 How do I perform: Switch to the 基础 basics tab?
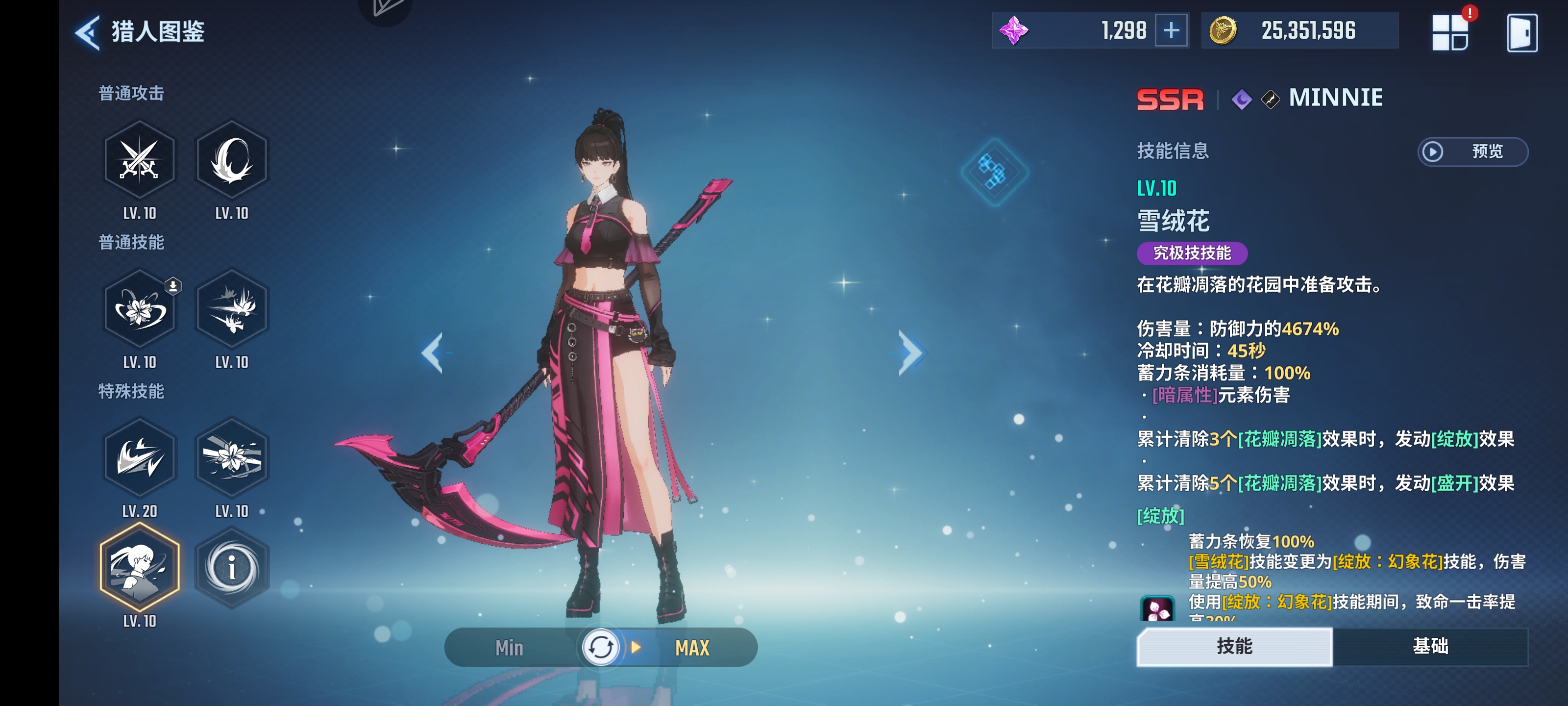(x=1430, y=646)
